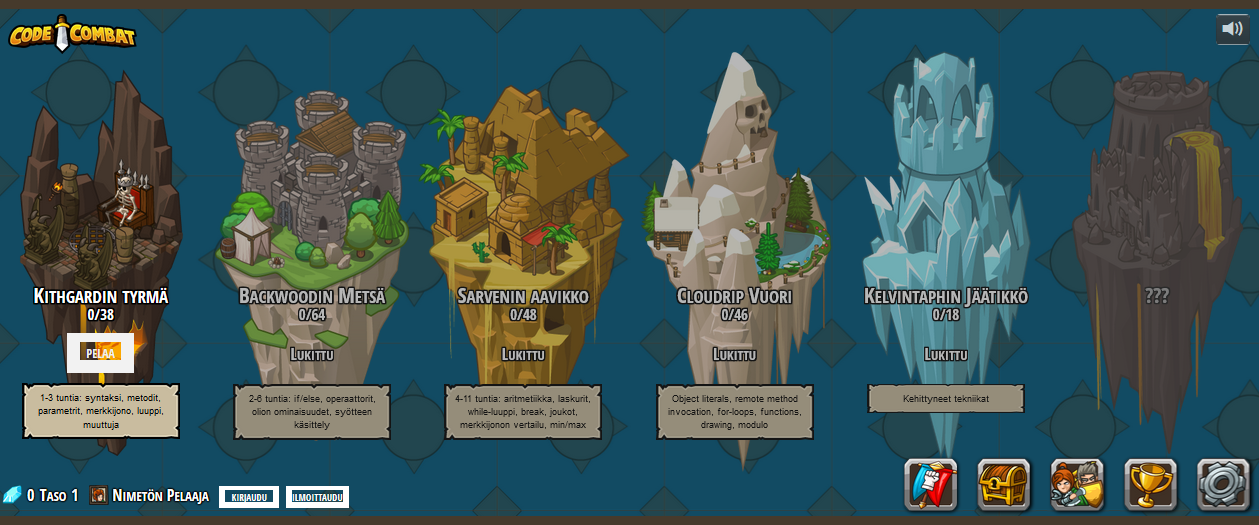Click the Pelaa button for Kithgardin tyrmä
Image resolution: width=1259 pixels, height=525 pixels.
[100, 353]
